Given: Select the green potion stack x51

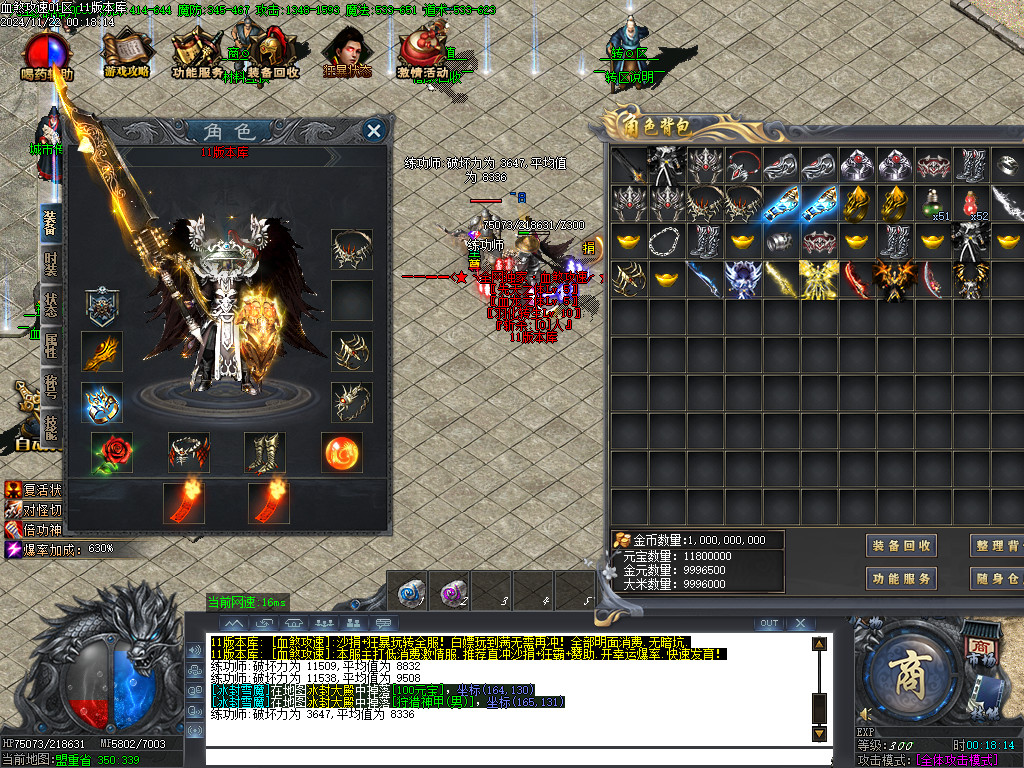Looking at the screenshot, I should [x=934, y=204].
